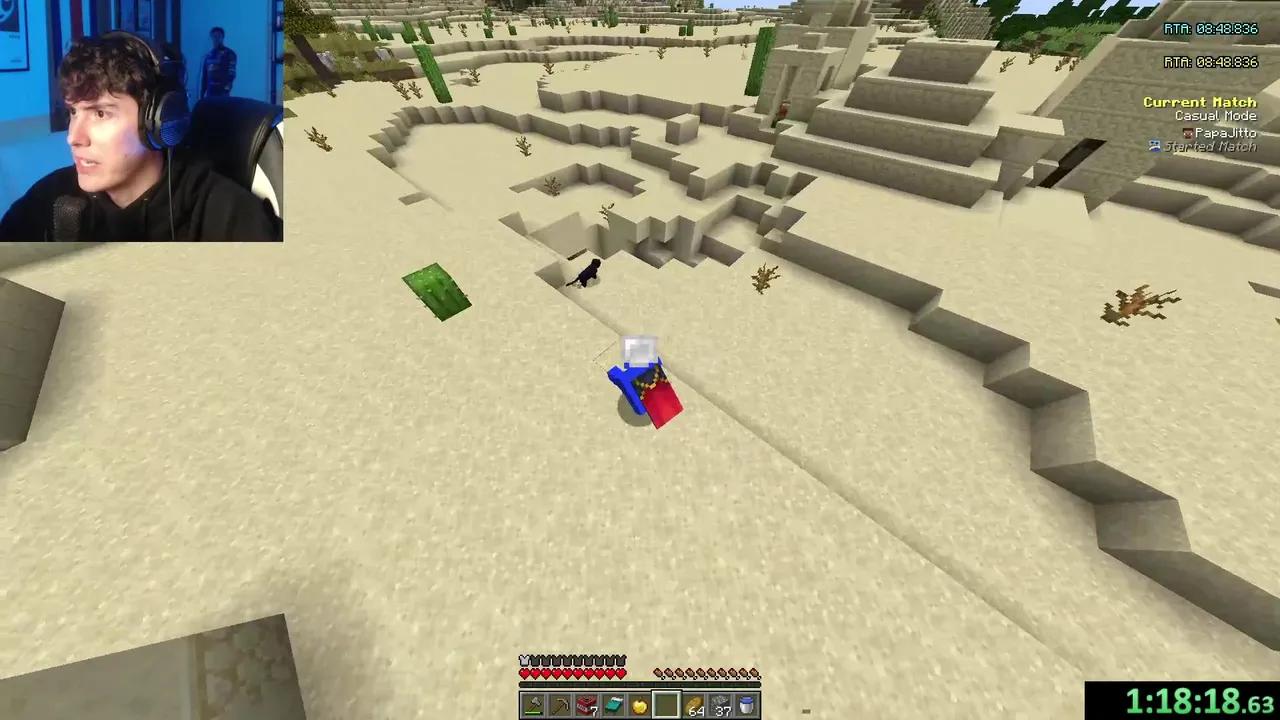Viewport: 1280px width, 720px height.
Task: Select the wooden pickaxe in the hotbar
Action: coord(560,705)
